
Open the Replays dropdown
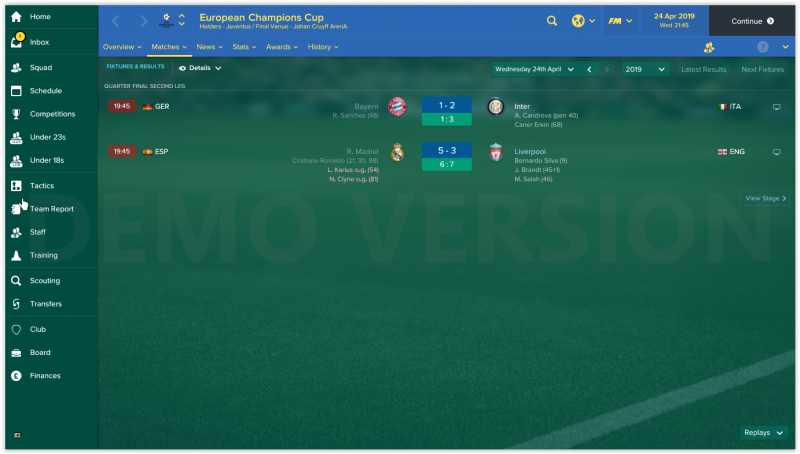click(x=762, y=433)
